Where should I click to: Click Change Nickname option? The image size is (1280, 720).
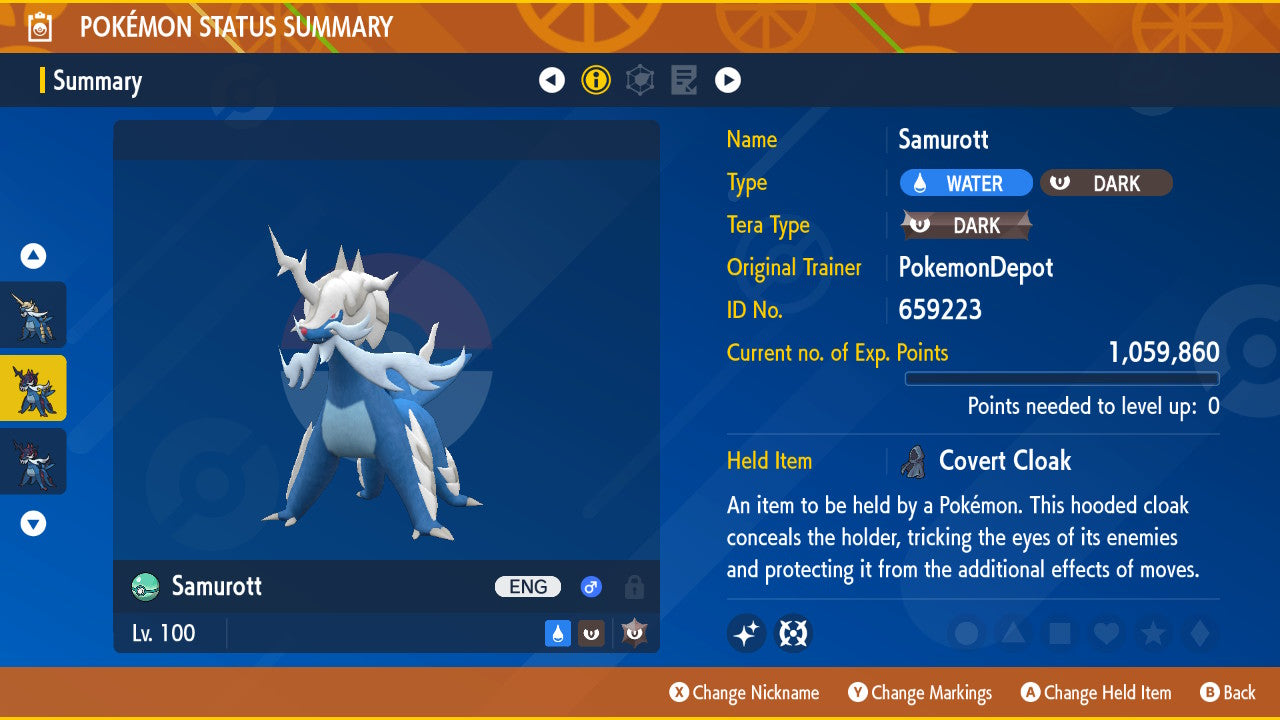coord(744,692)
